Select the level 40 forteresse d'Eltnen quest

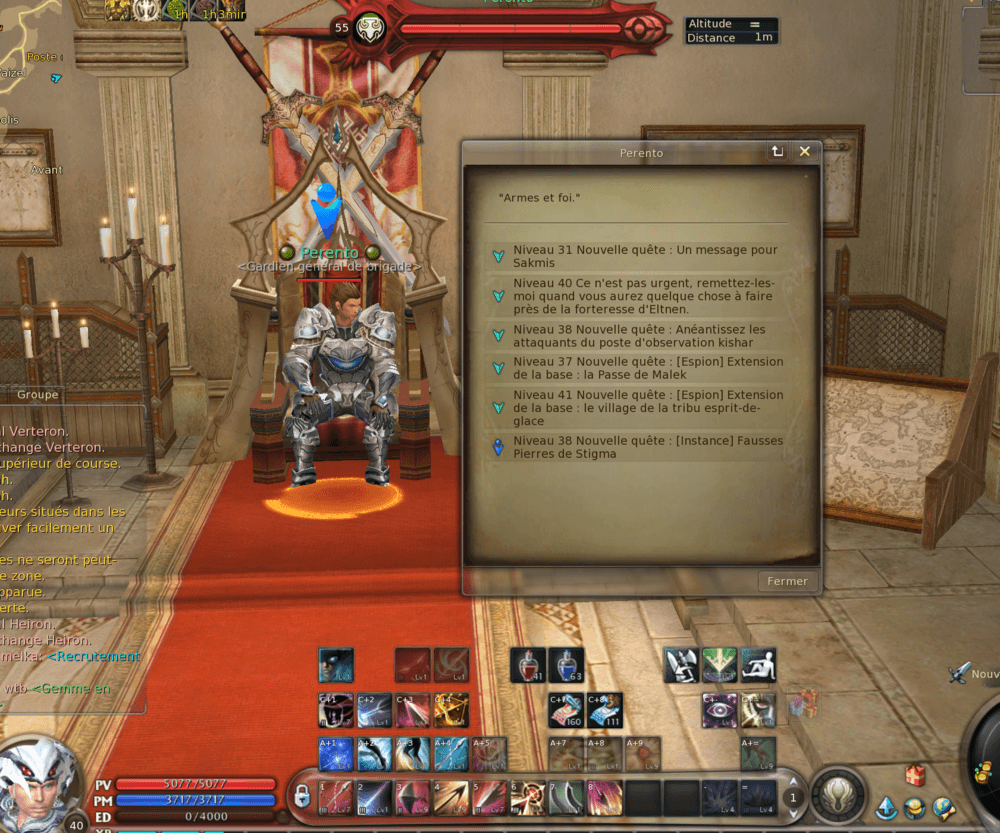pyautogui.click(x=645, y=296)
